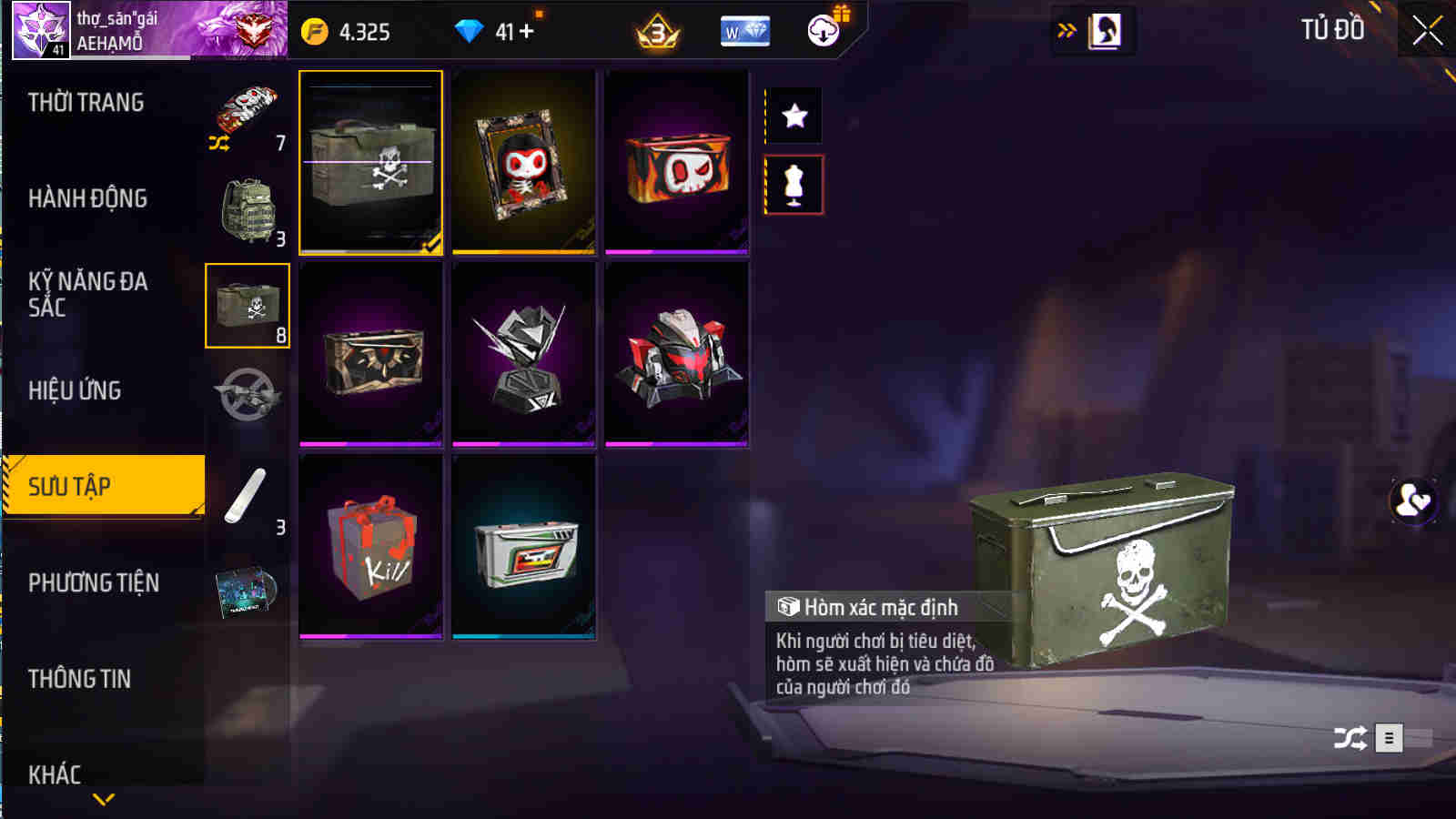Select the music disc category icon
The image size is (1456, 819).
pyautogui.click(x=248, y=592)
